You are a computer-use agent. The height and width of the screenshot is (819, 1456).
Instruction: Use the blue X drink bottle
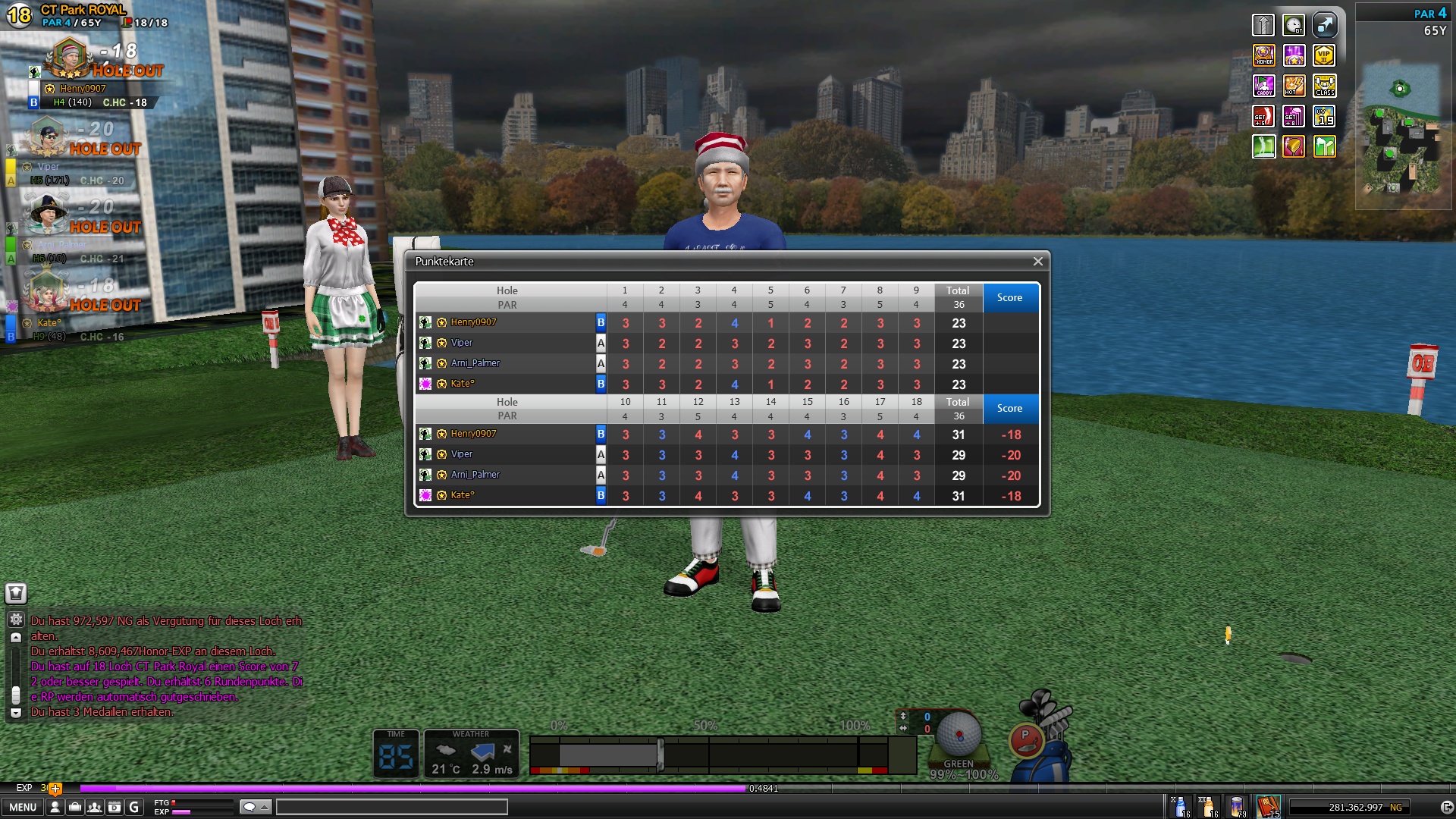(x=1180, y=807)
